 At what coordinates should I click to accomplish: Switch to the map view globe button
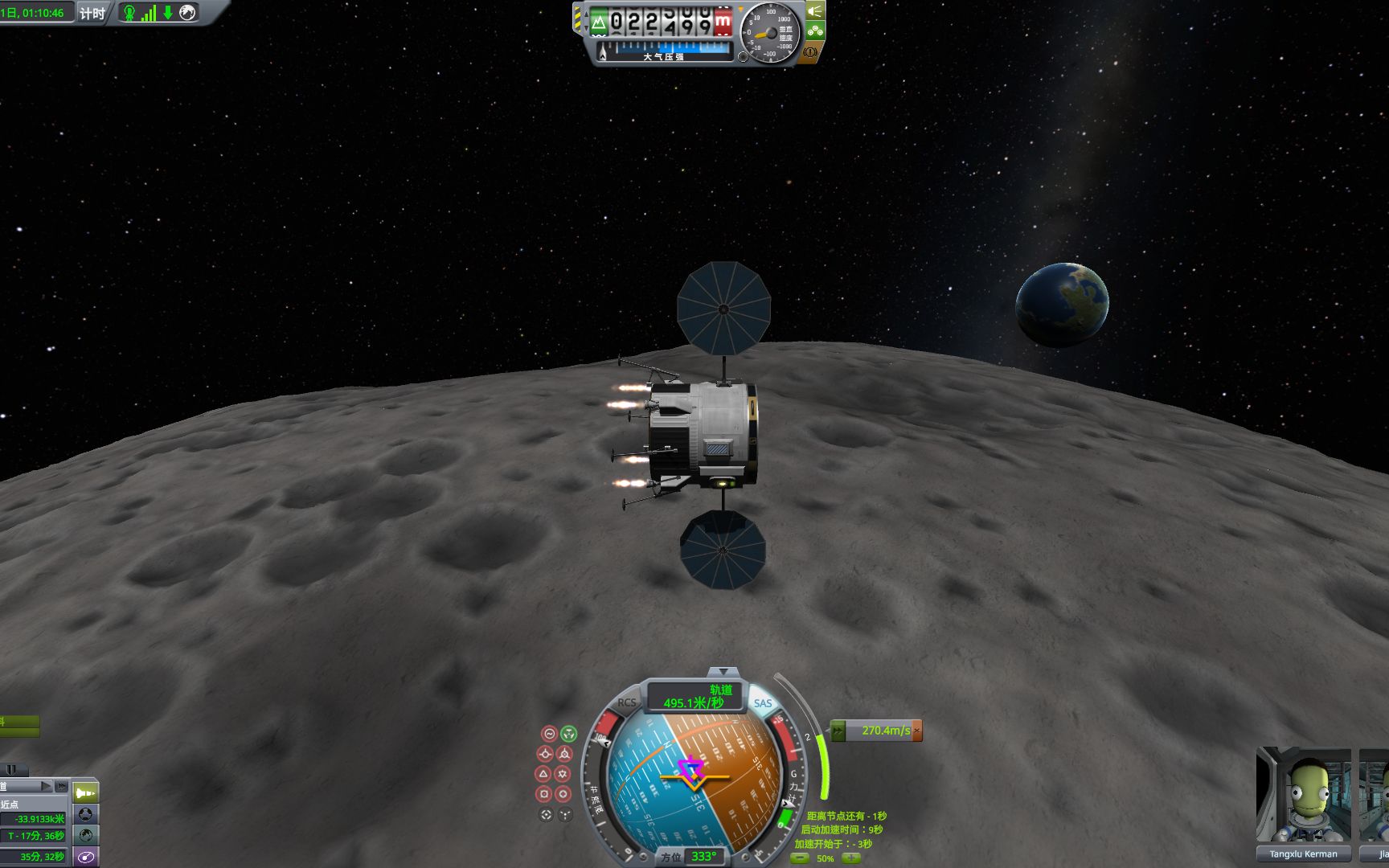pyautogui.click(x=86, y=835)
